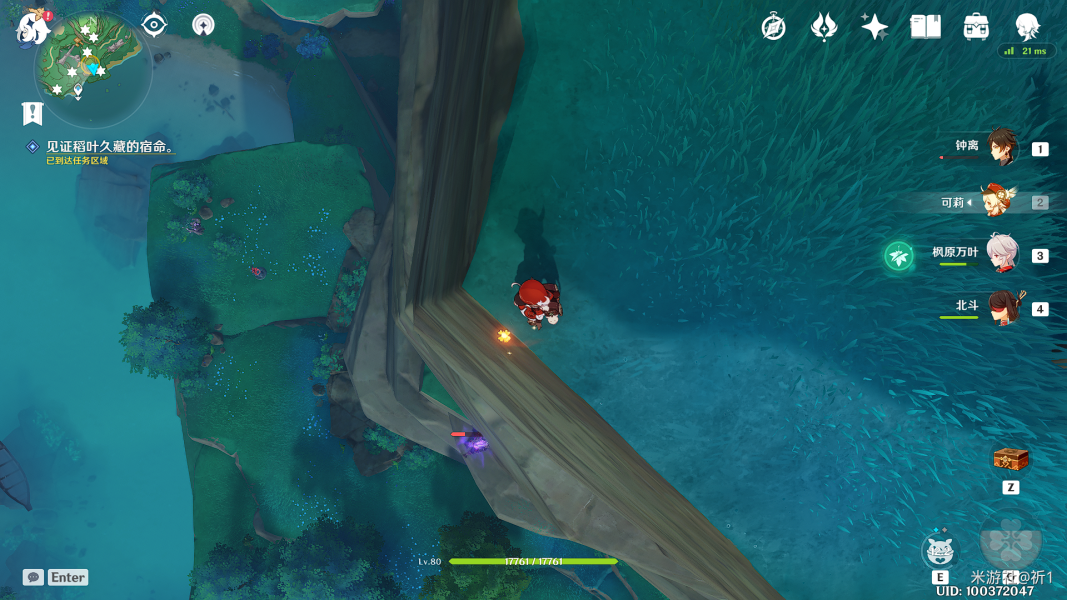Open the map from the minimap
1067x600 pixels.
coord(93,66)
